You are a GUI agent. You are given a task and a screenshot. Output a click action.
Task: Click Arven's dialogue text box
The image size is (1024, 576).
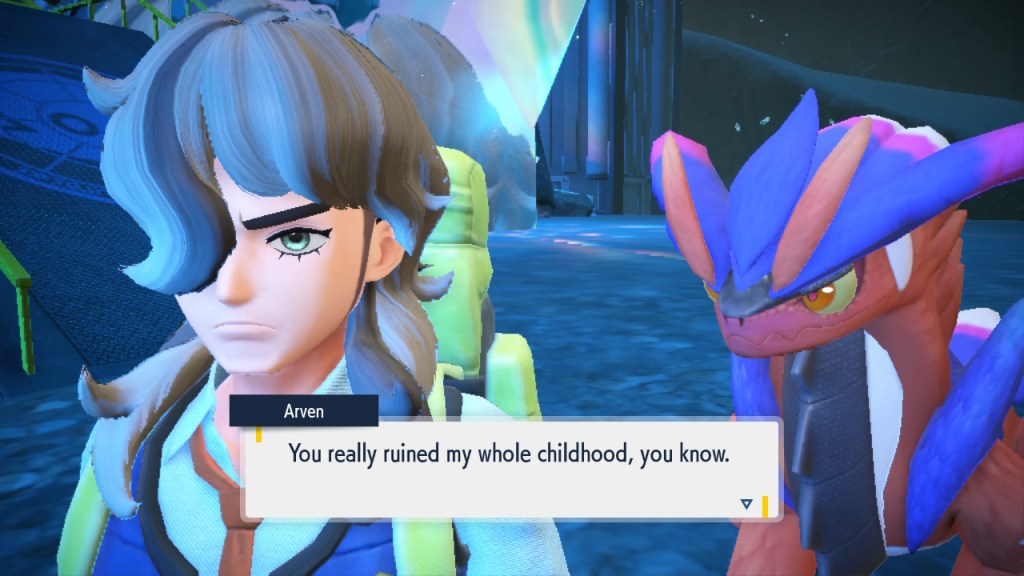(x=510, y=468)
